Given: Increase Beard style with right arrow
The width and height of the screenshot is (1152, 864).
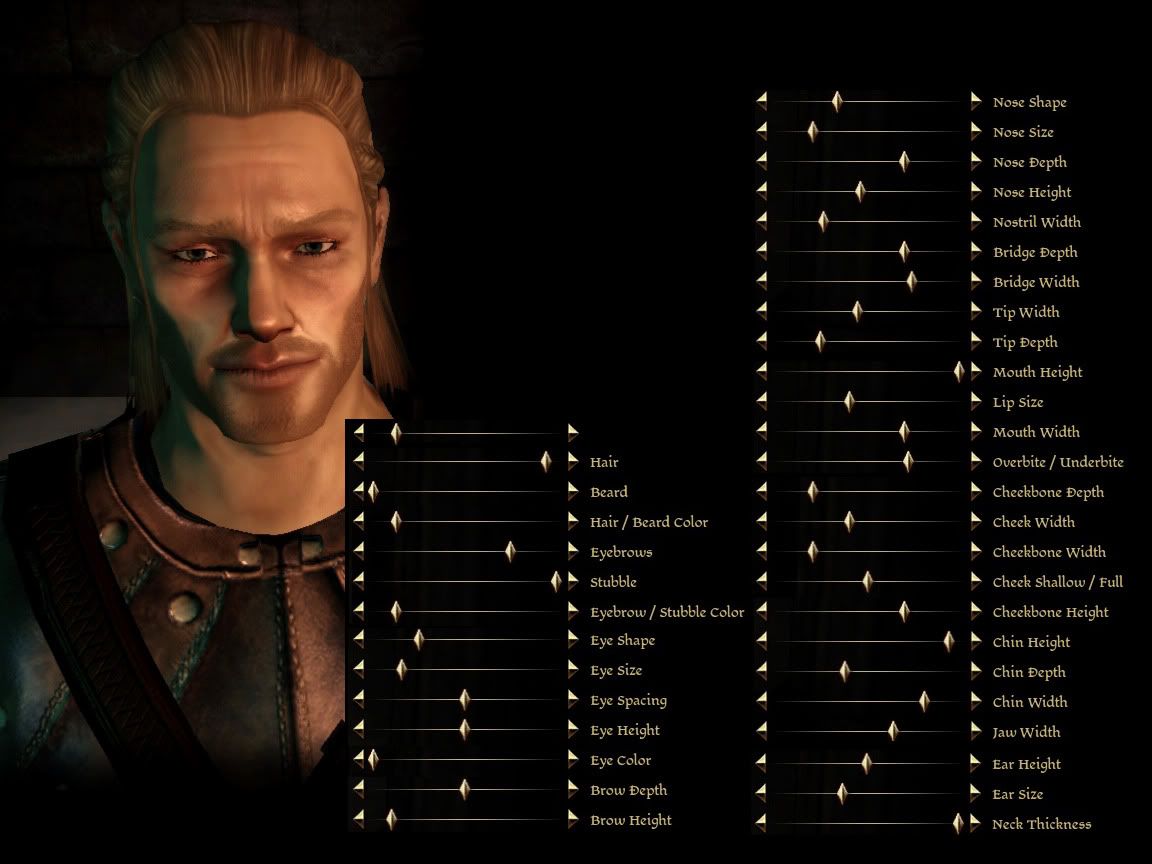Looking at the screenshot, I should point(573,491).
